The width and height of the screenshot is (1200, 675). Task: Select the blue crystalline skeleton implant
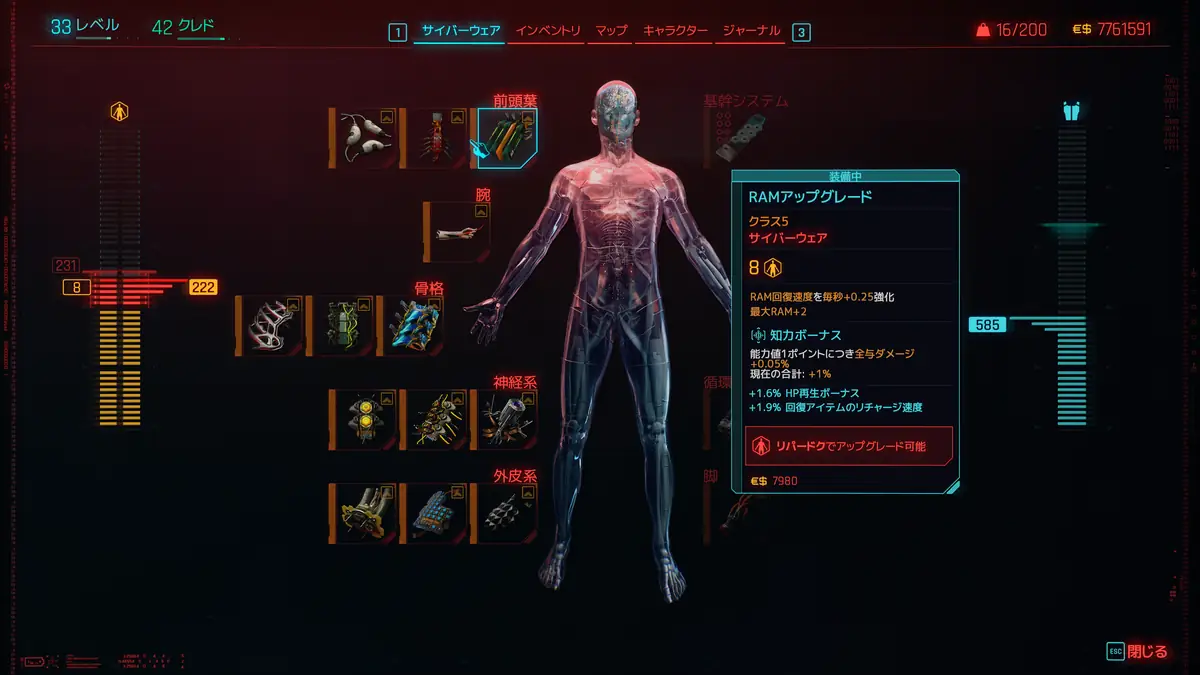(412, 325)
